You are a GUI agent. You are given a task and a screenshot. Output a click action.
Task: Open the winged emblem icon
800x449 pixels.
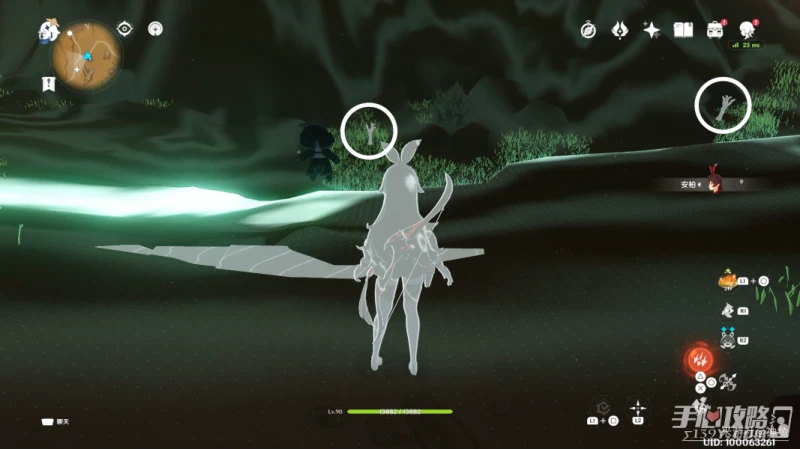619,31
